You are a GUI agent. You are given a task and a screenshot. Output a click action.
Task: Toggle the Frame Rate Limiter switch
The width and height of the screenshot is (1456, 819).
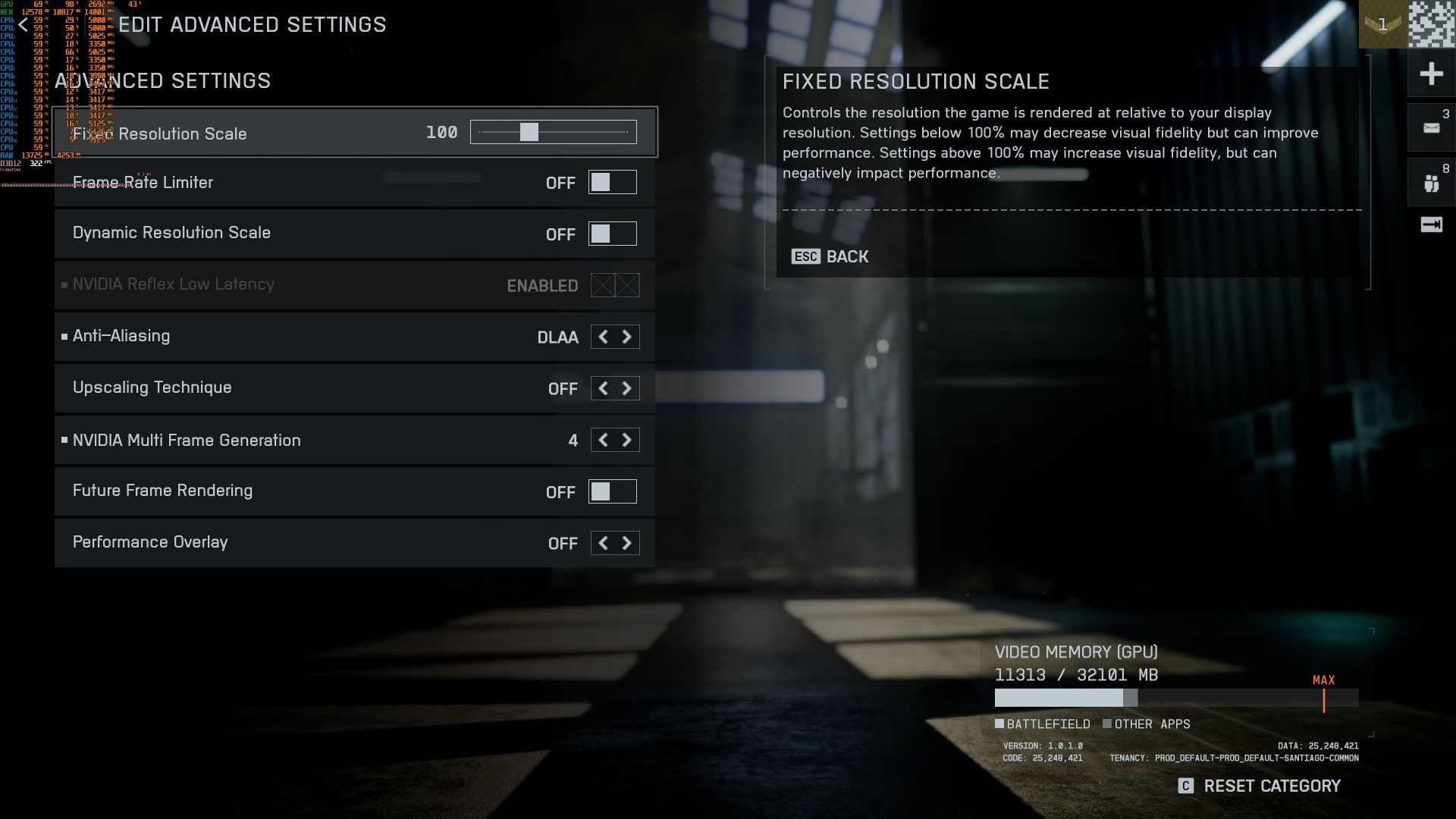tap(612, 183)
